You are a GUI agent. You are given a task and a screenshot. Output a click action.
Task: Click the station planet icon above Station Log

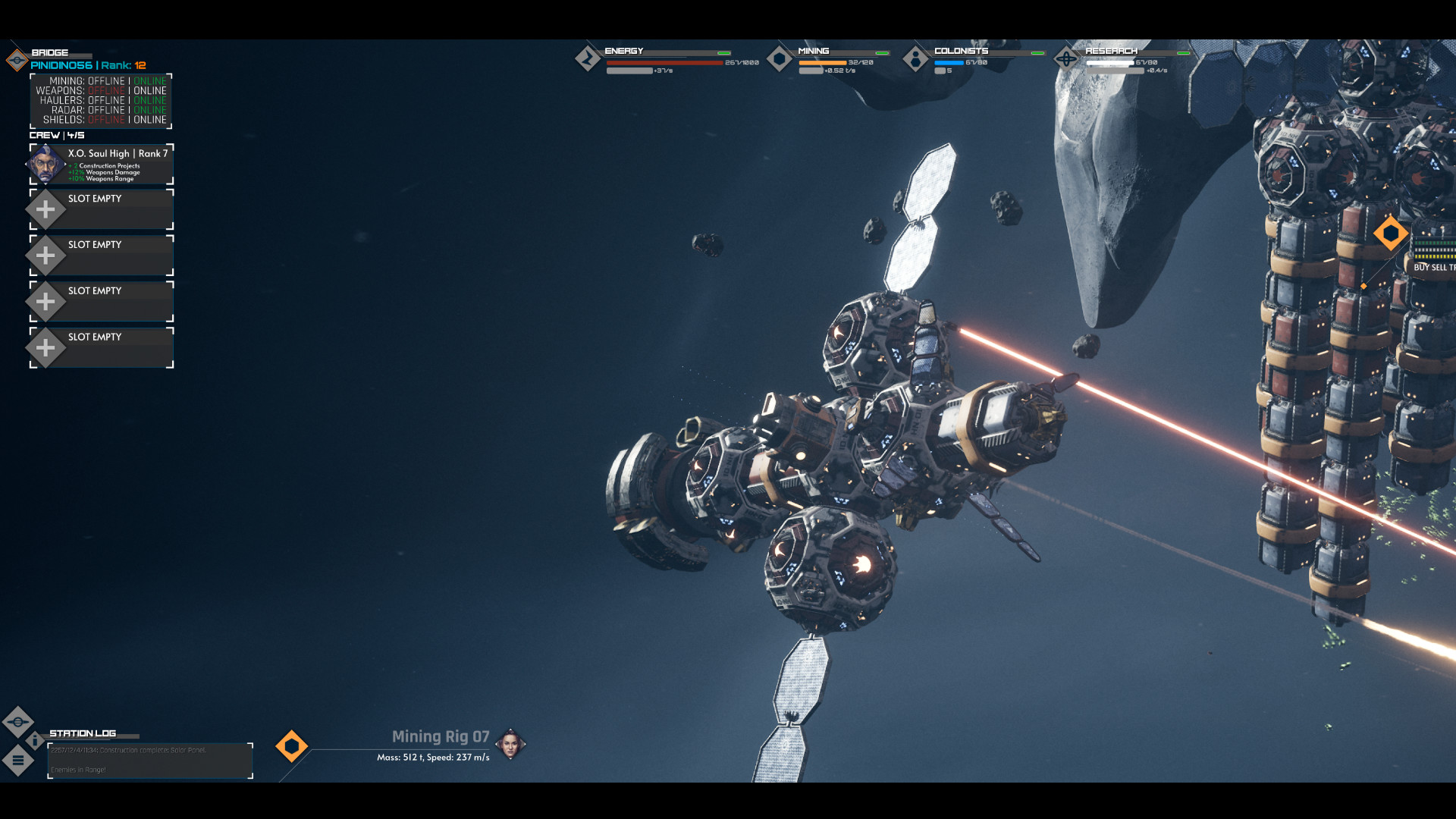pyautogui.click(x=18, y=721)
